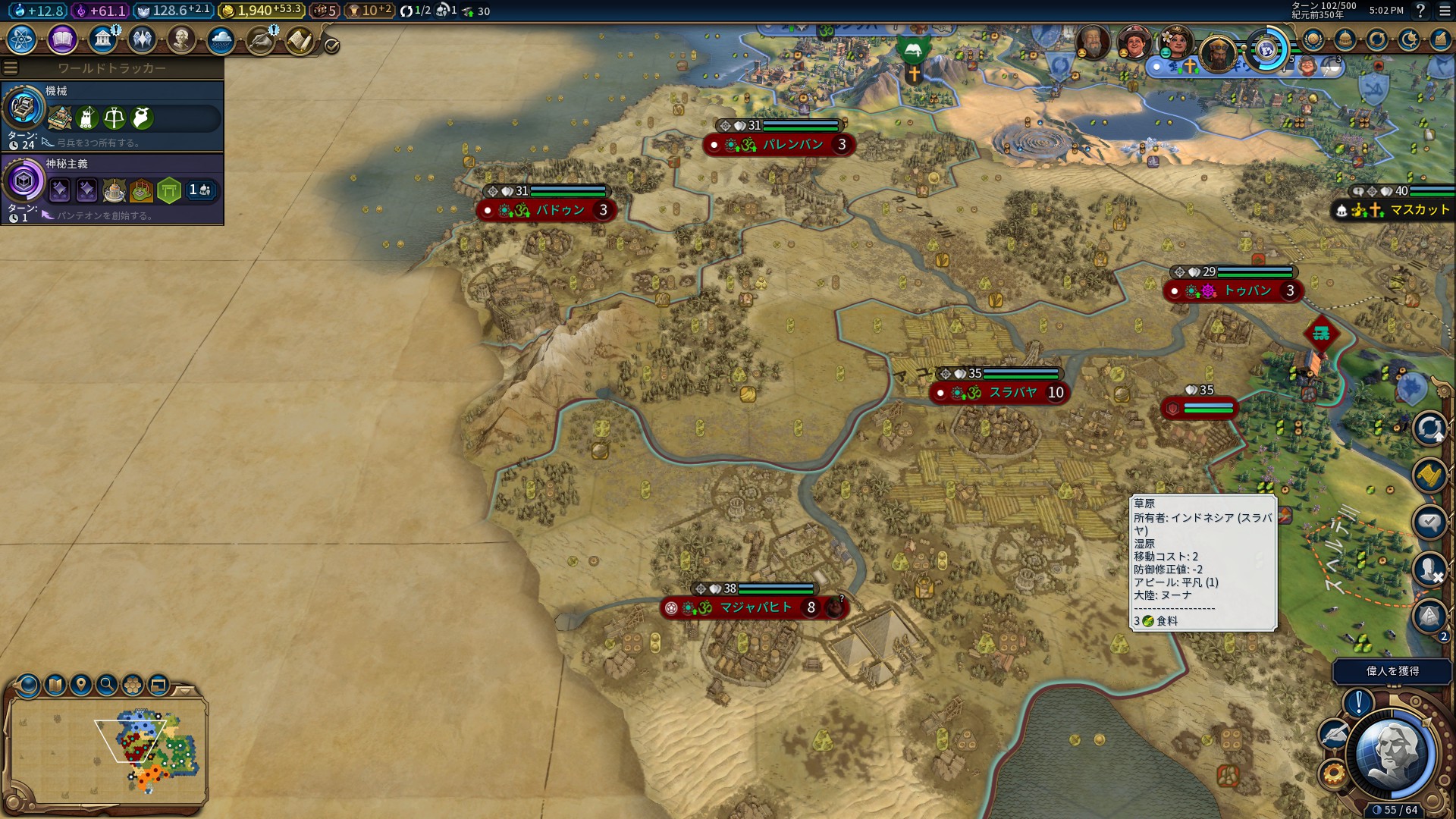
Task: Open the map search magnifier
Action: click(x=107, y=686)
